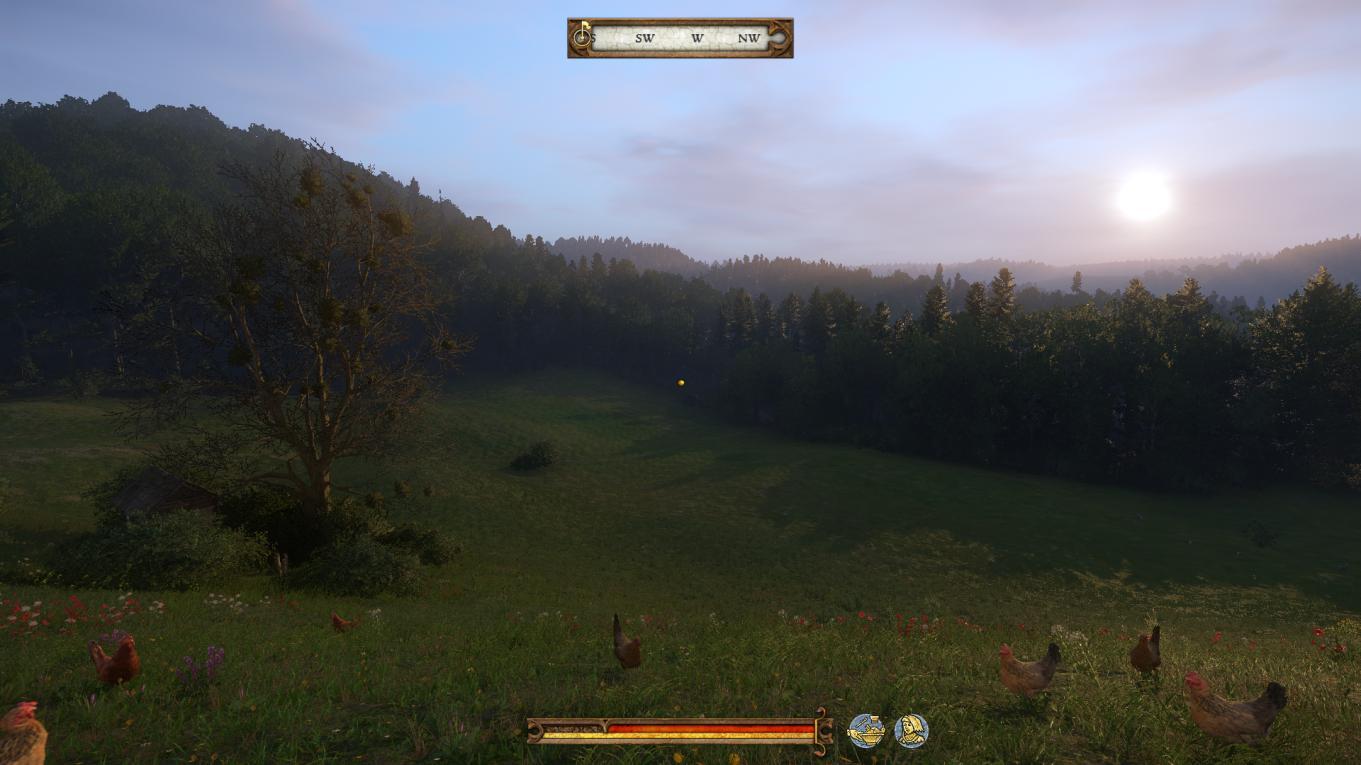Click the yellow objective marker above the treeline
Screen dimensions: 1361x765
click(681, 381)
